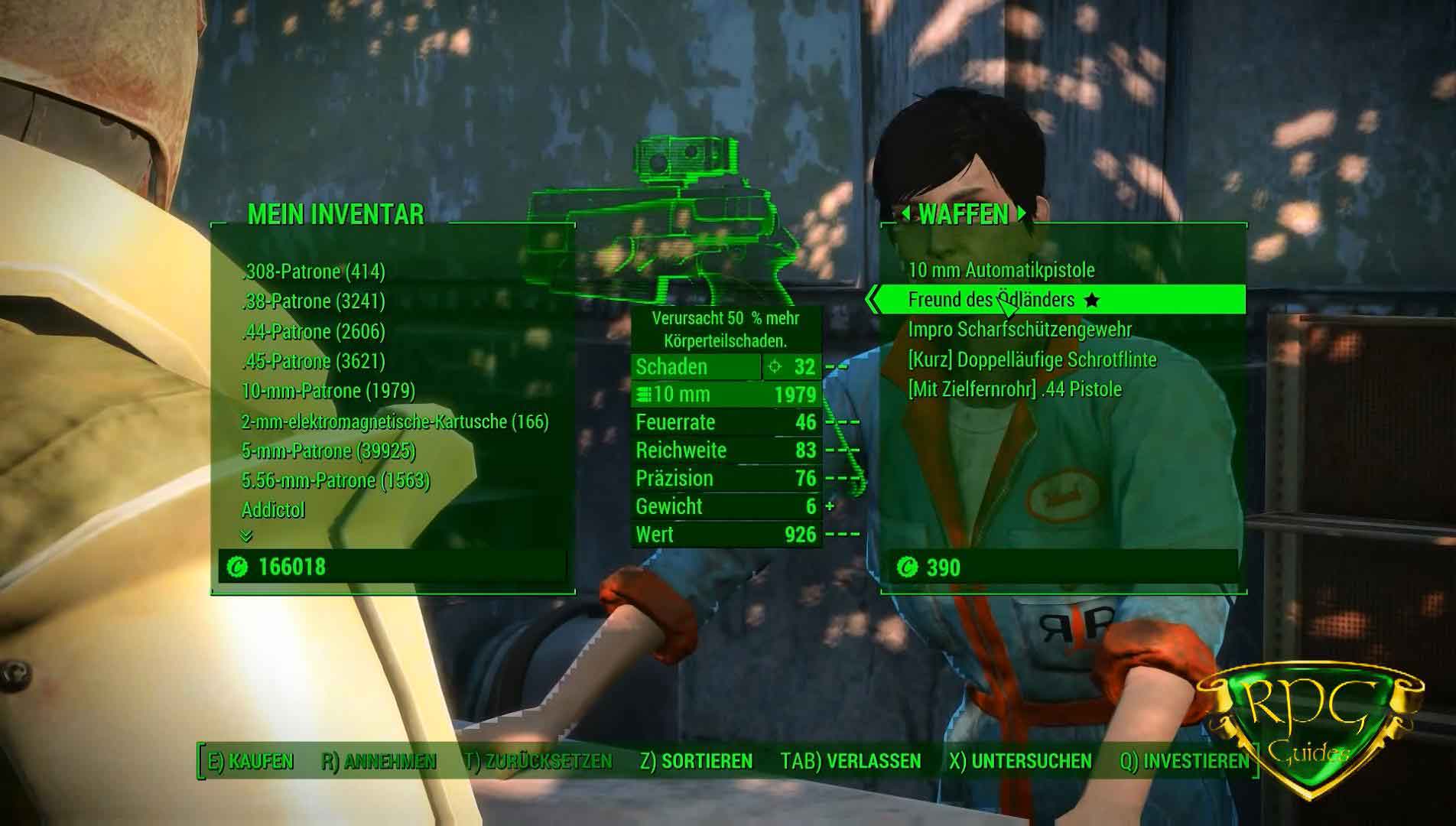Screen dimensions: 1456x826
Task: Select the .44 Pistole with scope
Action: 1014,389
